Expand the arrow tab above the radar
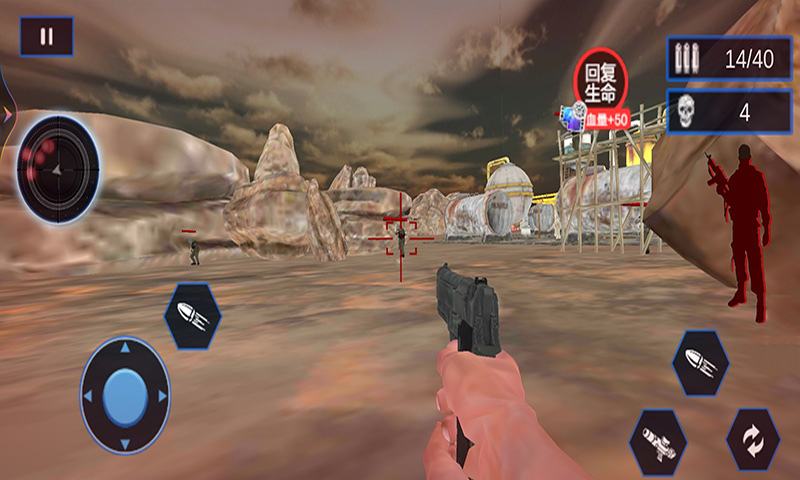Screen dimensions: 800x480 [7, 114]
